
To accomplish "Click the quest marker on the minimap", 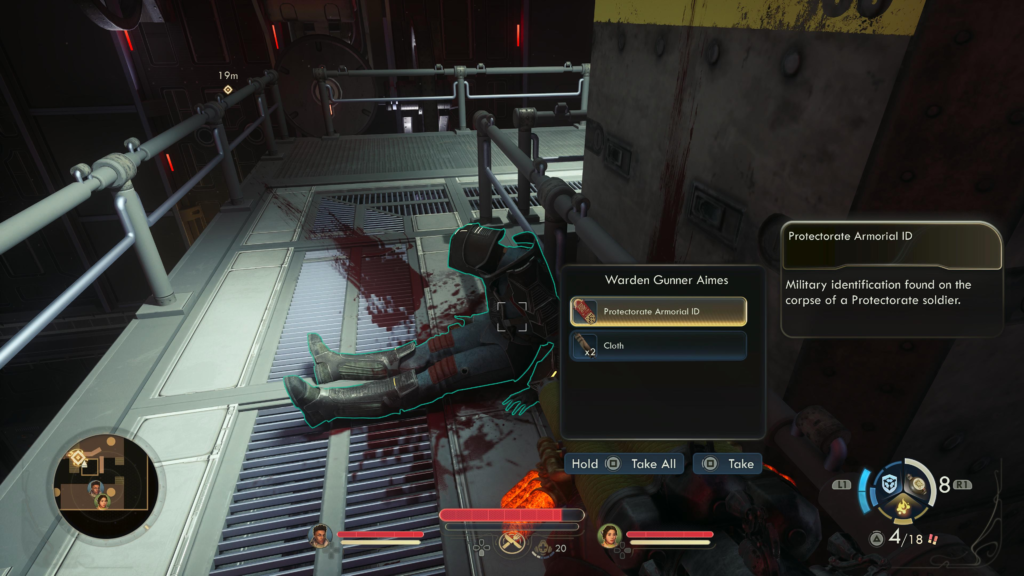I will tap(78, 458).
